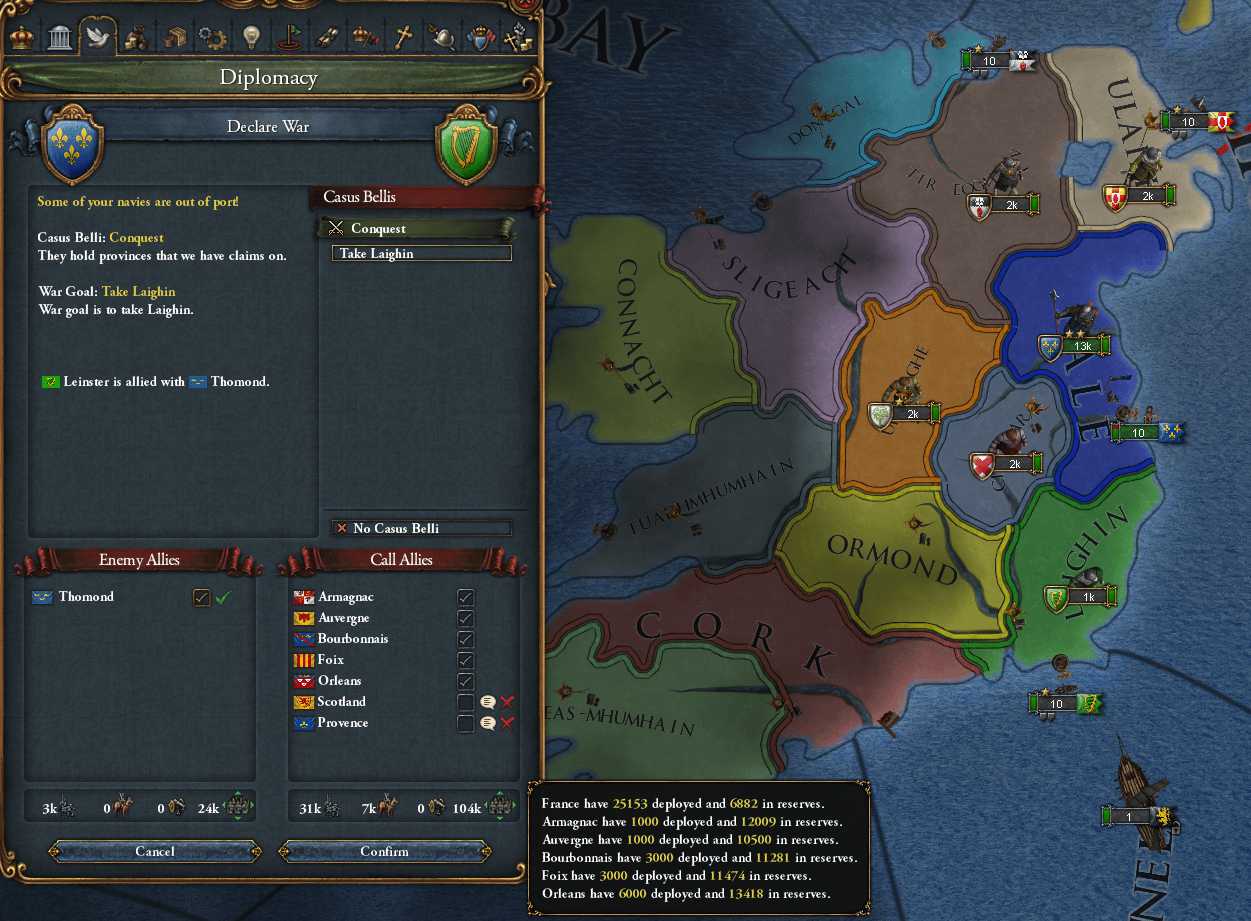Viewport: 1251px width, 921px height.
Task: Tick the Scotland ally checkbox
Action: [x=465, y=702]
